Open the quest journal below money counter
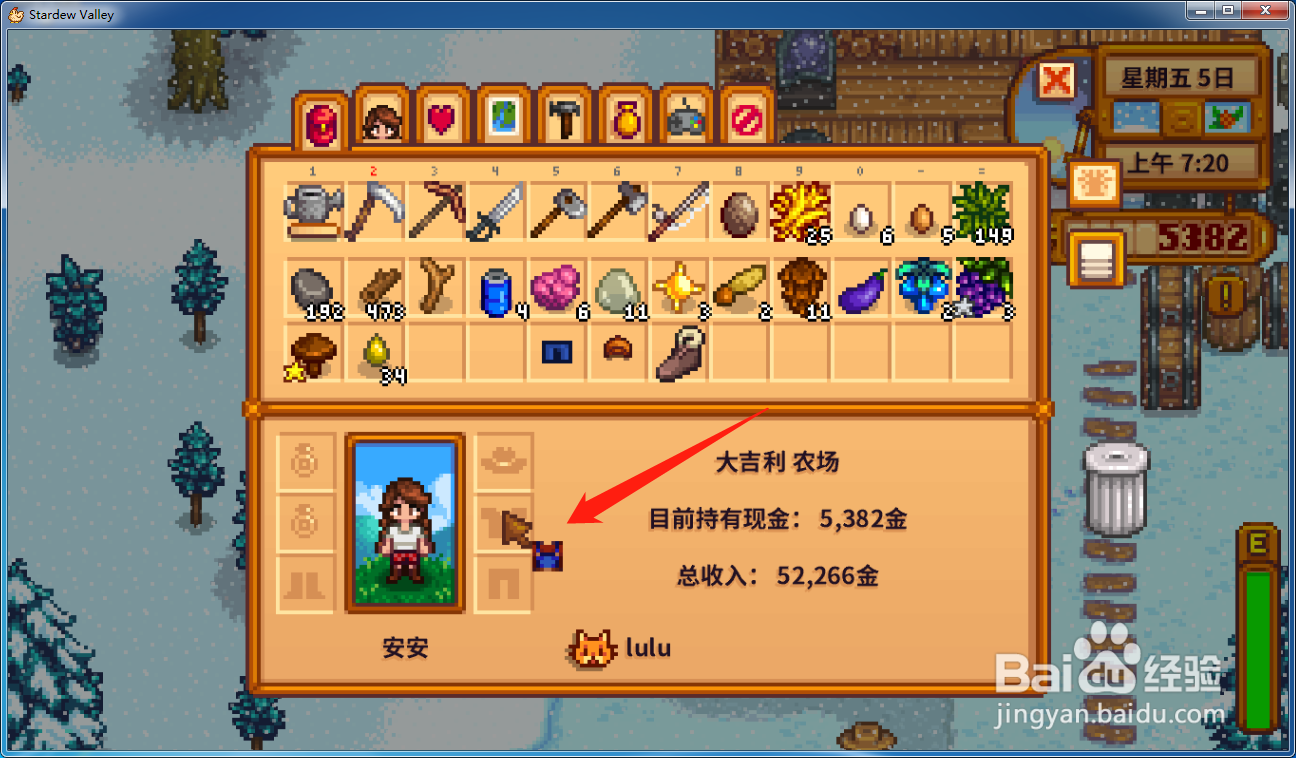This screenshot has width=1296, height=758. (1096, 258)
